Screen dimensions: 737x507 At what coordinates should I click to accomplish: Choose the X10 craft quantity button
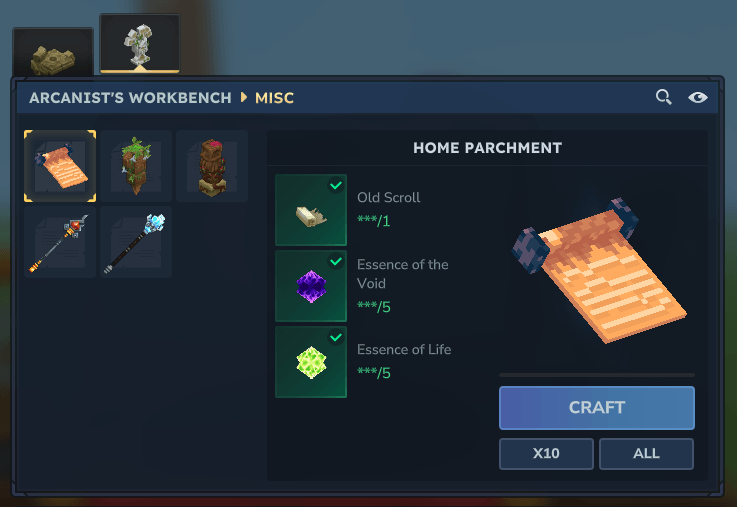(x=546, y=453)
